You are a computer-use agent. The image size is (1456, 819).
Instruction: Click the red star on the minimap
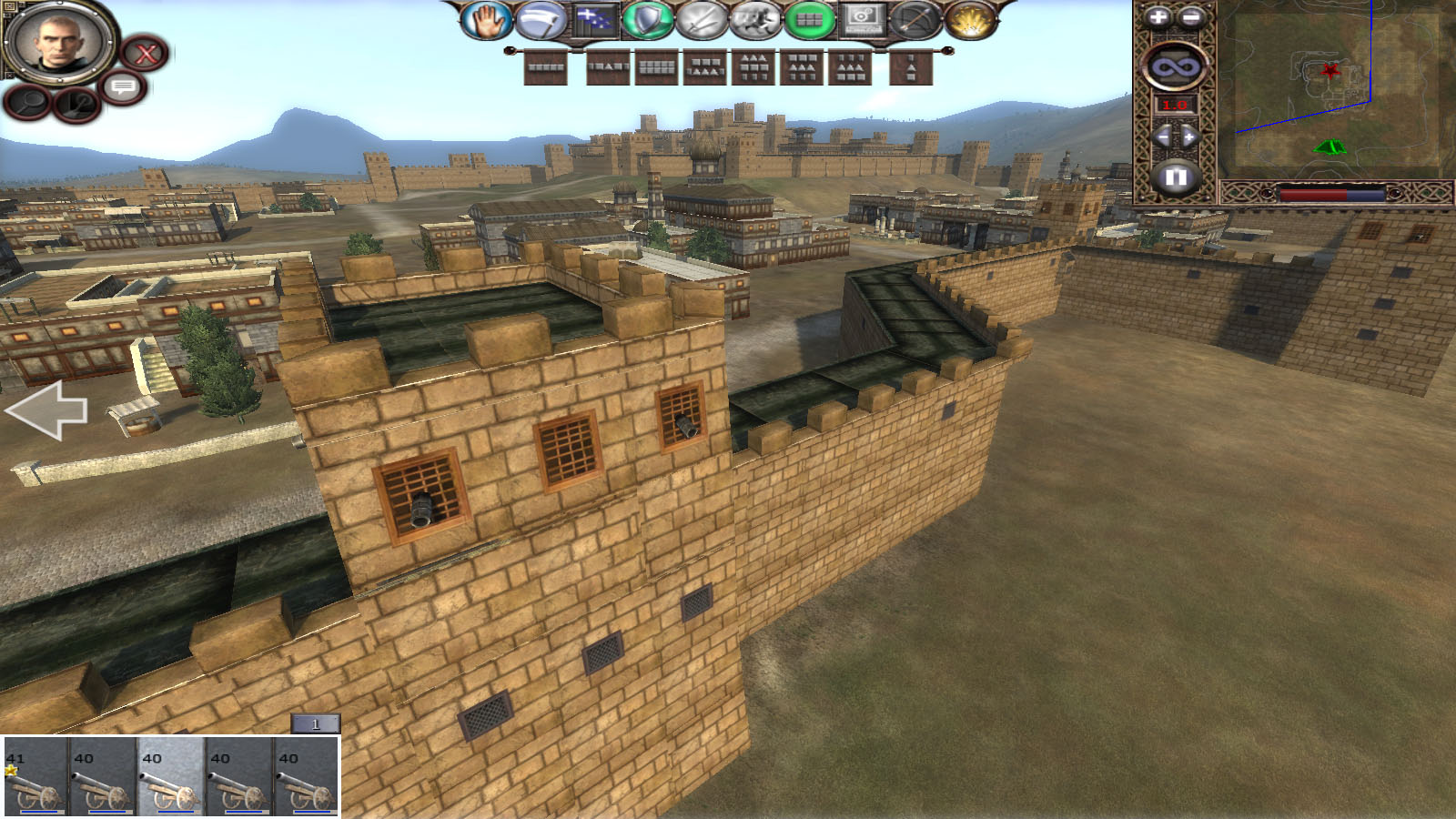click(1330, 70)
